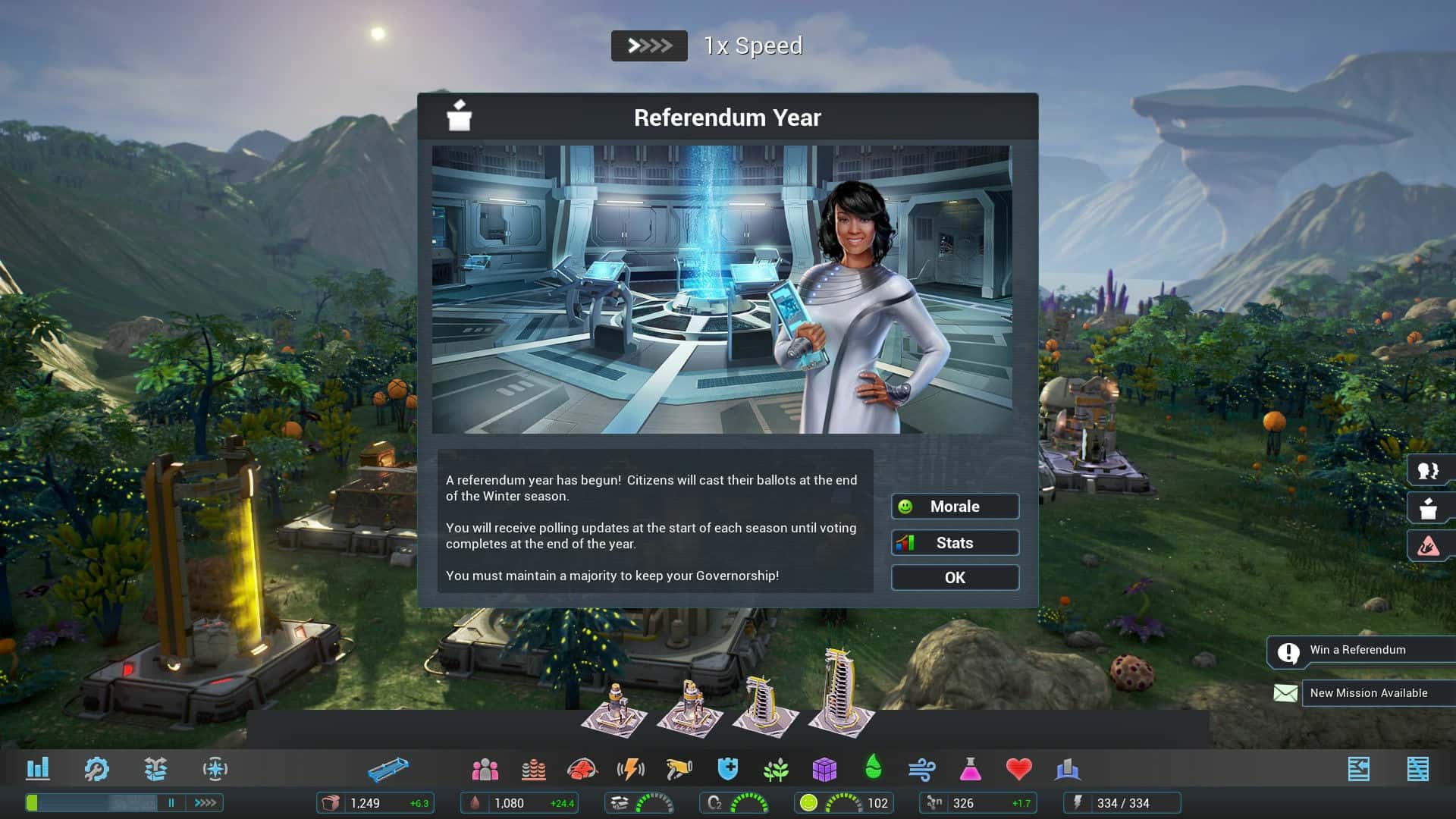Open the alerts icon on the right edge

1429,545
